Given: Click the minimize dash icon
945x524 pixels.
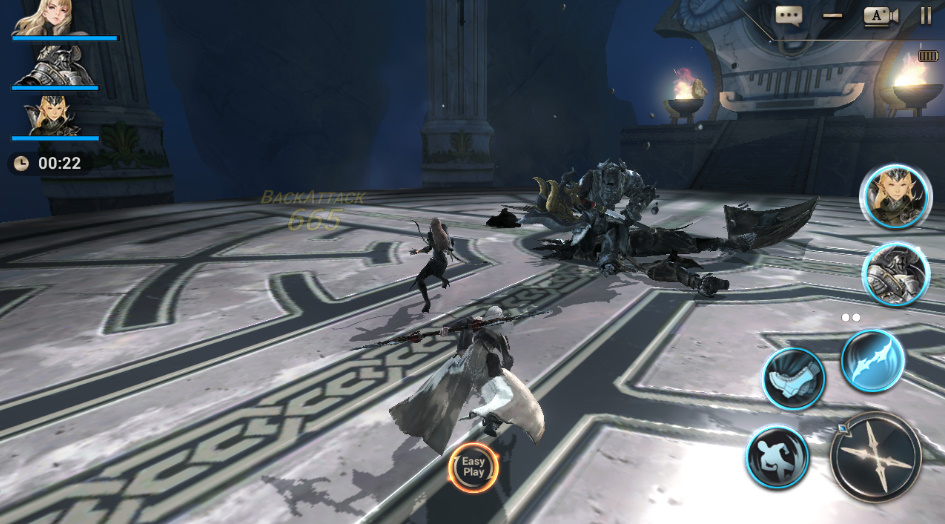Looking at the screenshot, I should click(832, 15).
